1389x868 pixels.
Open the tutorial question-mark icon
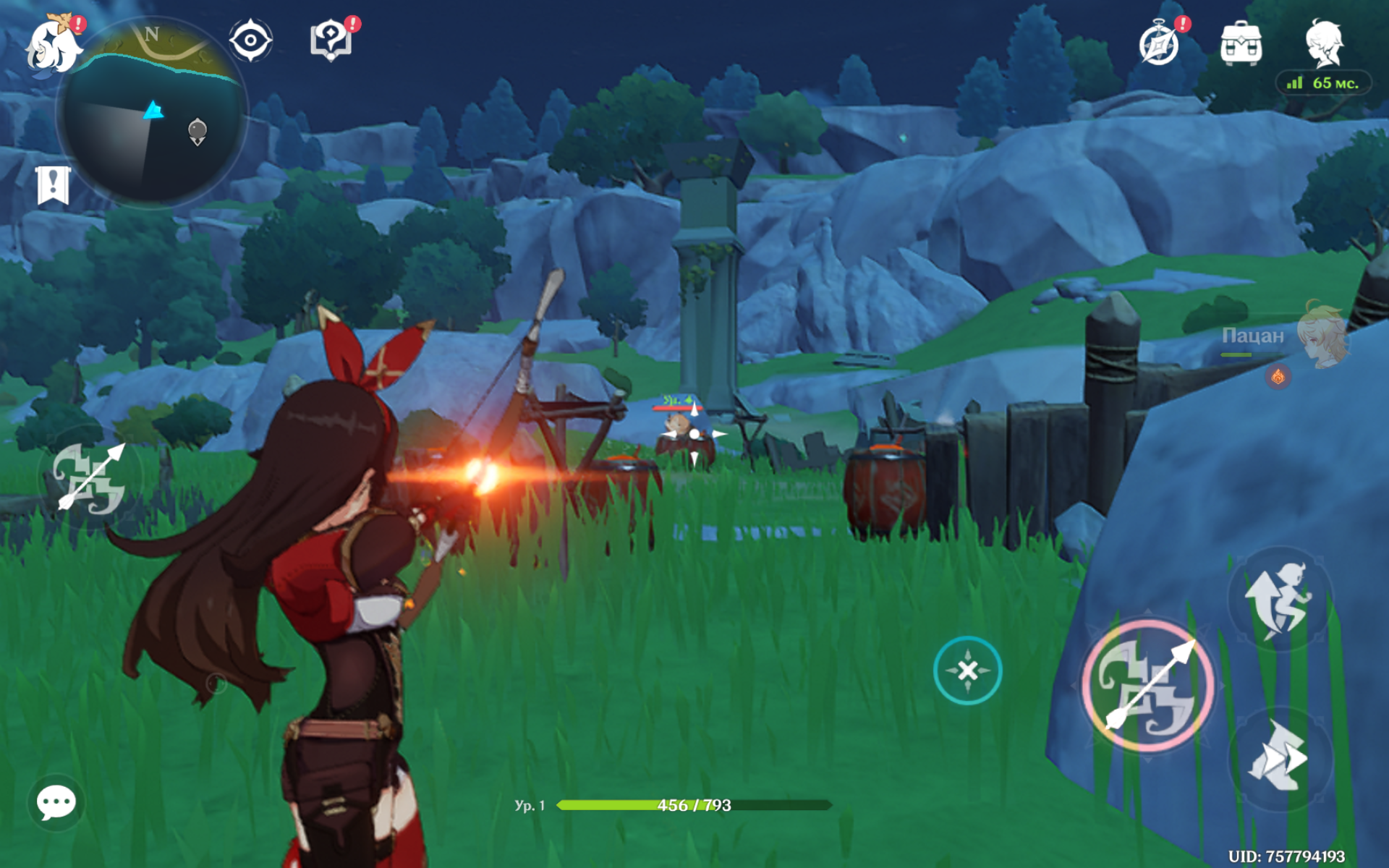click(331, 40)
